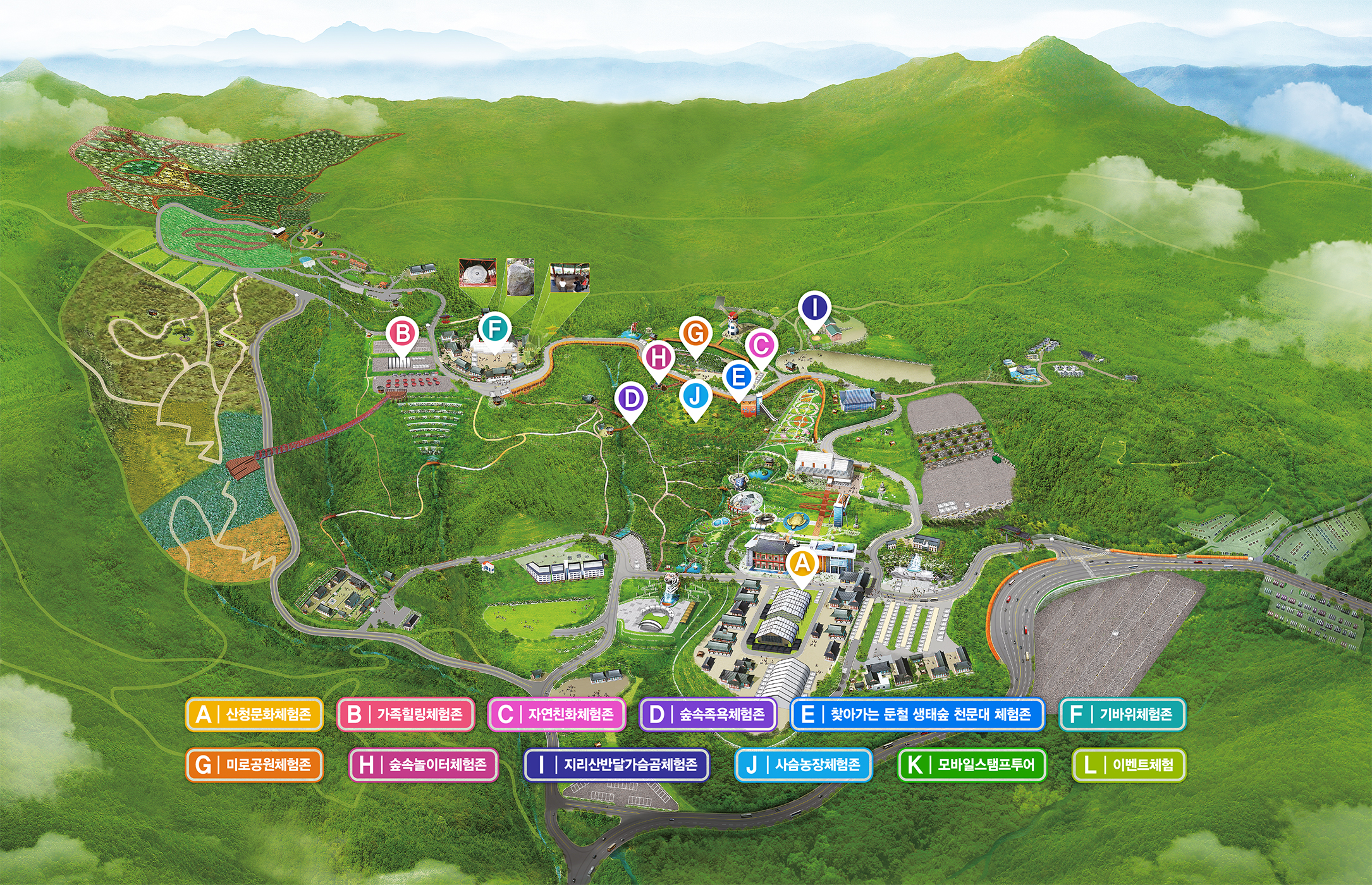Image resolution: width=1372 pixels, height=885 pixels.
Task: Select the orange G pin on the map
Action: [x=695, y=333]
